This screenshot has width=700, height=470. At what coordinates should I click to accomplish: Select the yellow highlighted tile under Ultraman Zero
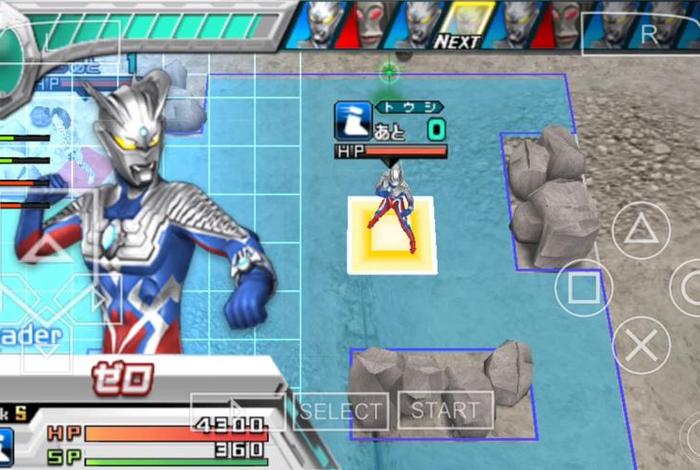391,236
